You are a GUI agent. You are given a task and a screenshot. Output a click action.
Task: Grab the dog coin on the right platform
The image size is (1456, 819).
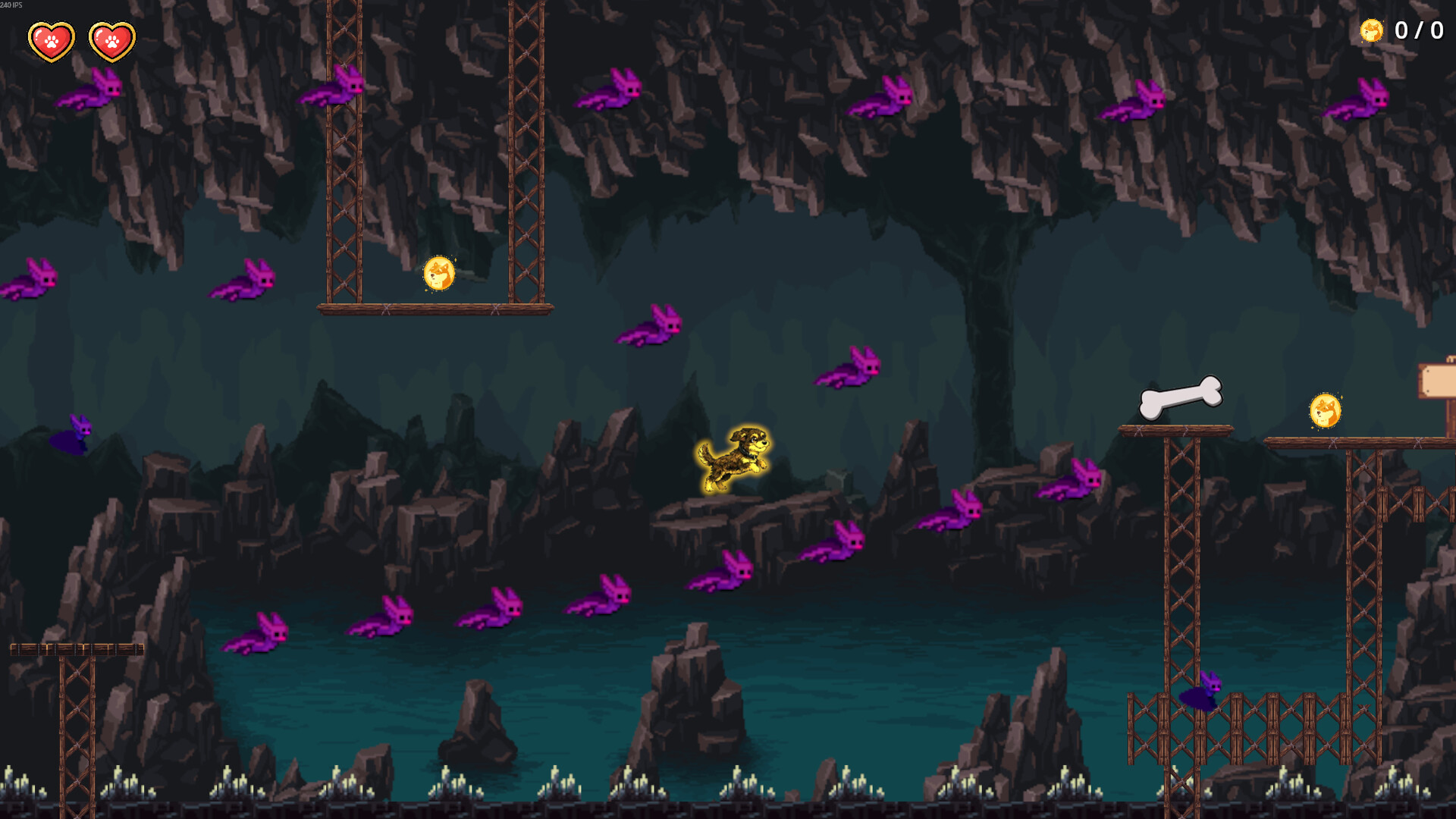point(1324,411)
